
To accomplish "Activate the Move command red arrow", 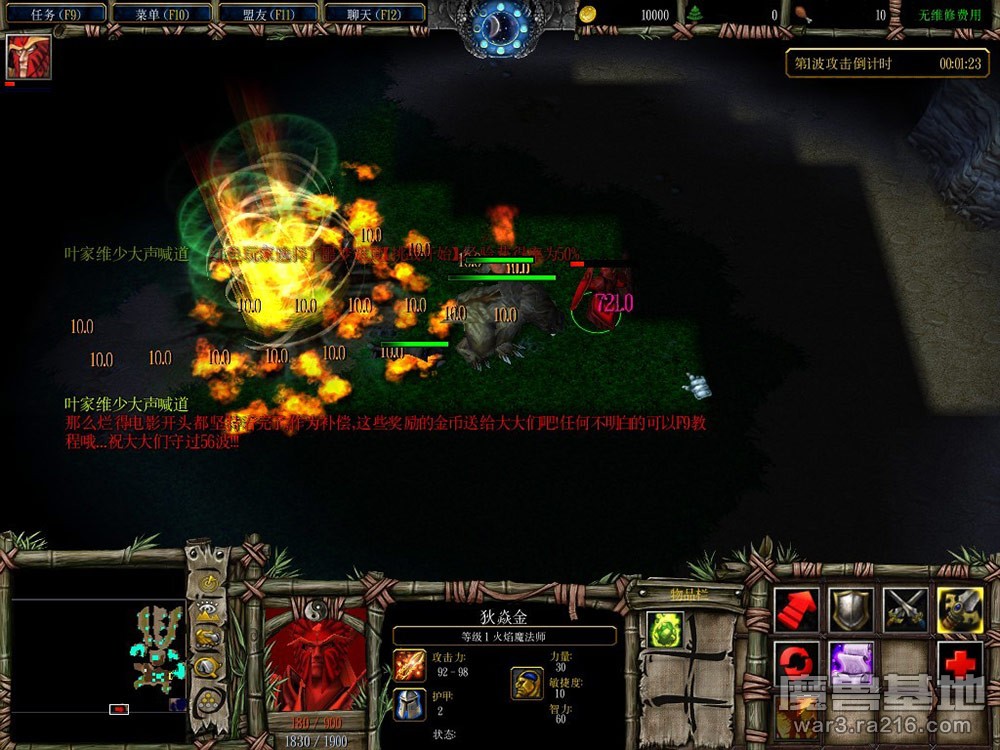I will 797,610.
